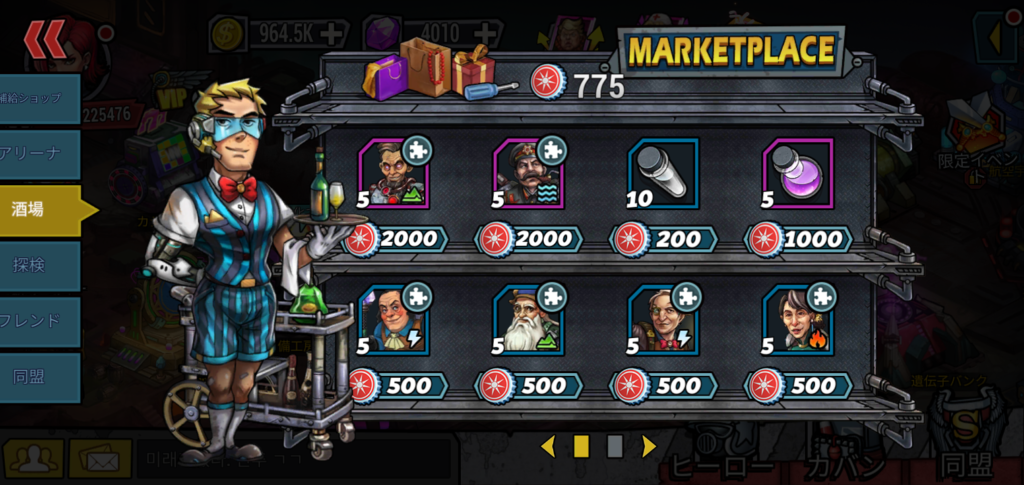This screenshot has height=485, width=1024.
Task: Go to the previous marketplace page arrow
Action: 547,446
